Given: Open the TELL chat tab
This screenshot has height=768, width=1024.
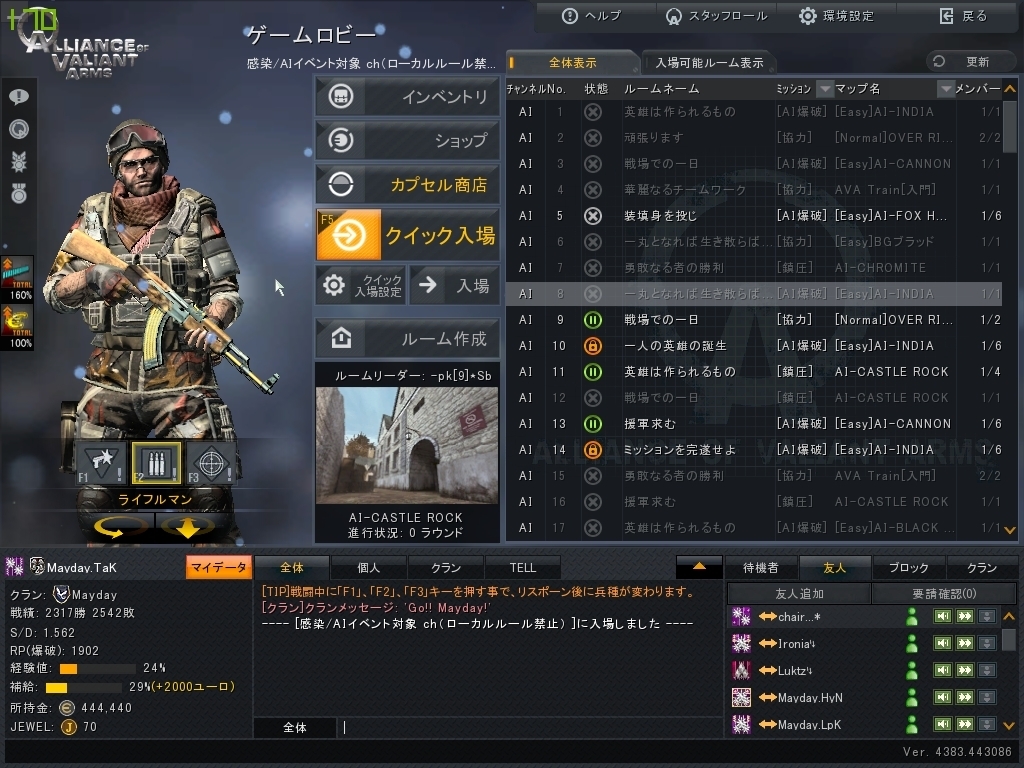Looking at the screenshot, I should [x=522, y=568].
